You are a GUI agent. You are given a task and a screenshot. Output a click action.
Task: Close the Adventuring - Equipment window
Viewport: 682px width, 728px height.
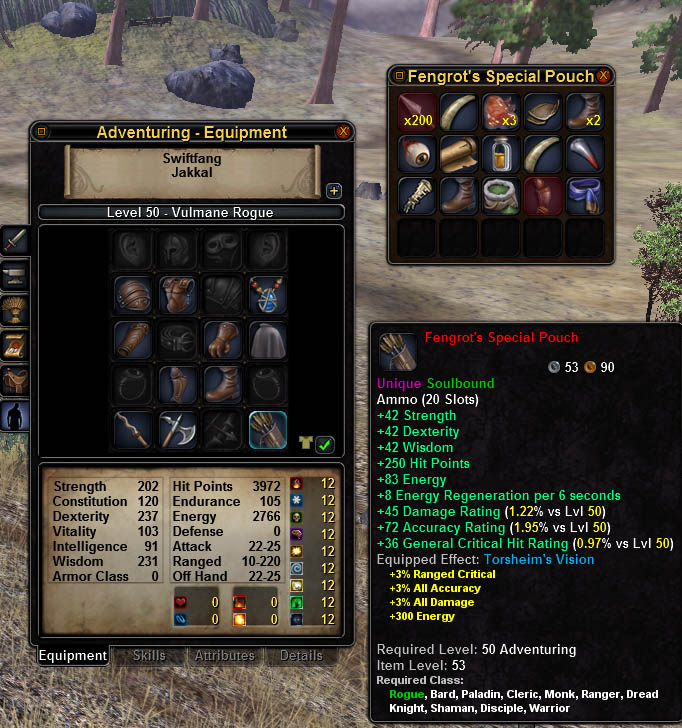click(343, 132)
